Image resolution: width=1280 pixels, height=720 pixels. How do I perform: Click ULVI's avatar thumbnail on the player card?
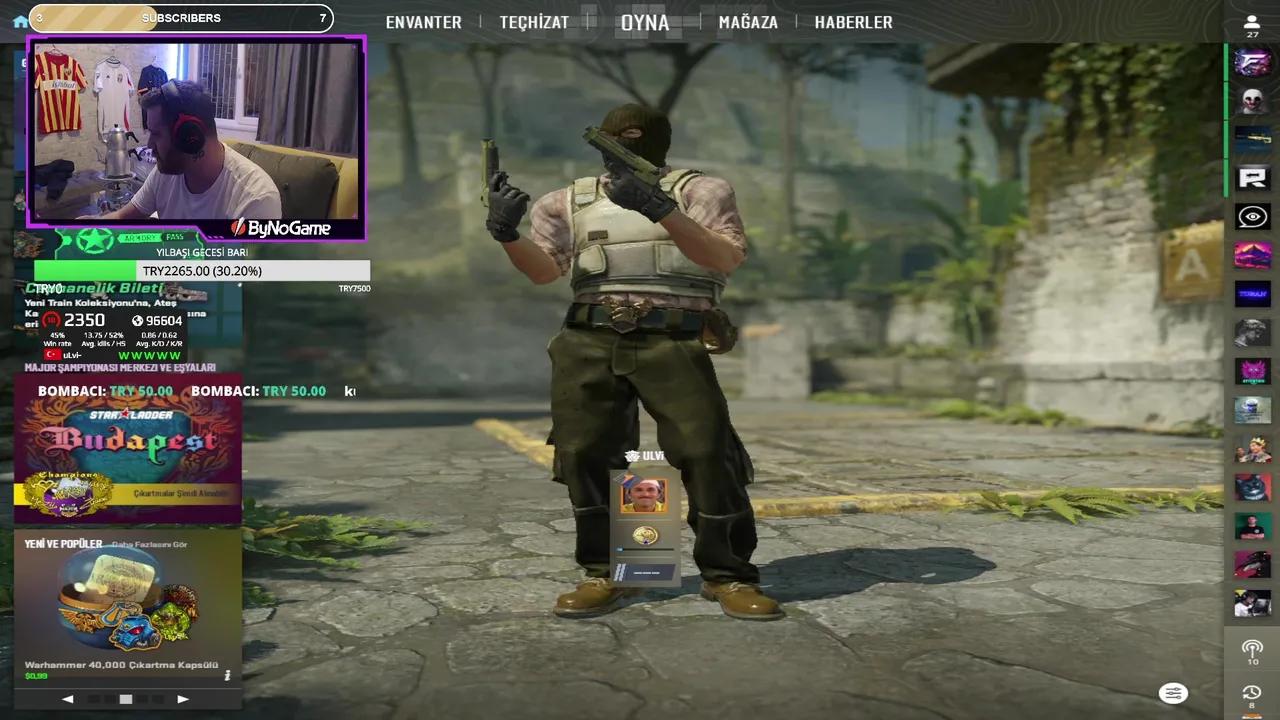[643, 493]
